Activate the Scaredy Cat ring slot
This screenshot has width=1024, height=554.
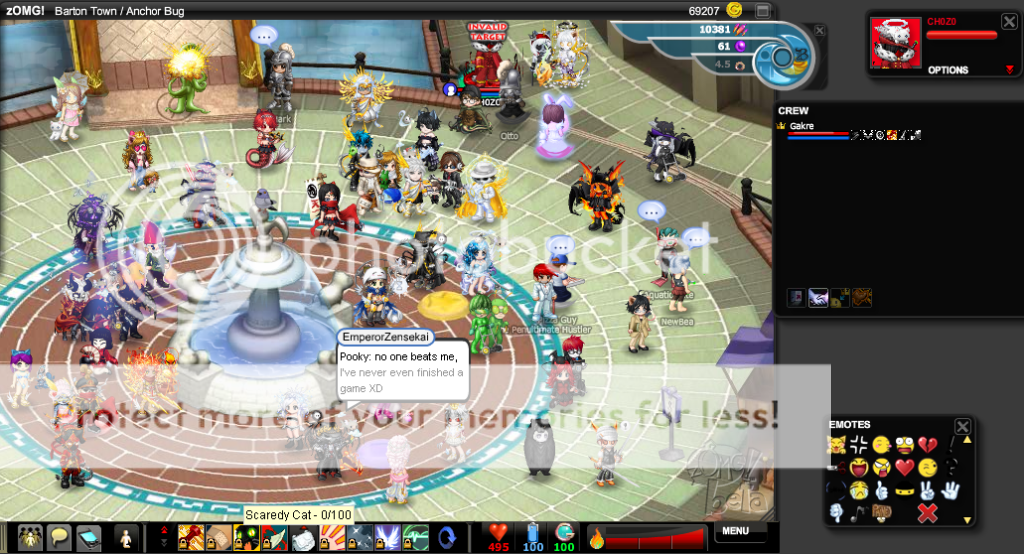click(x=245, y=537)
